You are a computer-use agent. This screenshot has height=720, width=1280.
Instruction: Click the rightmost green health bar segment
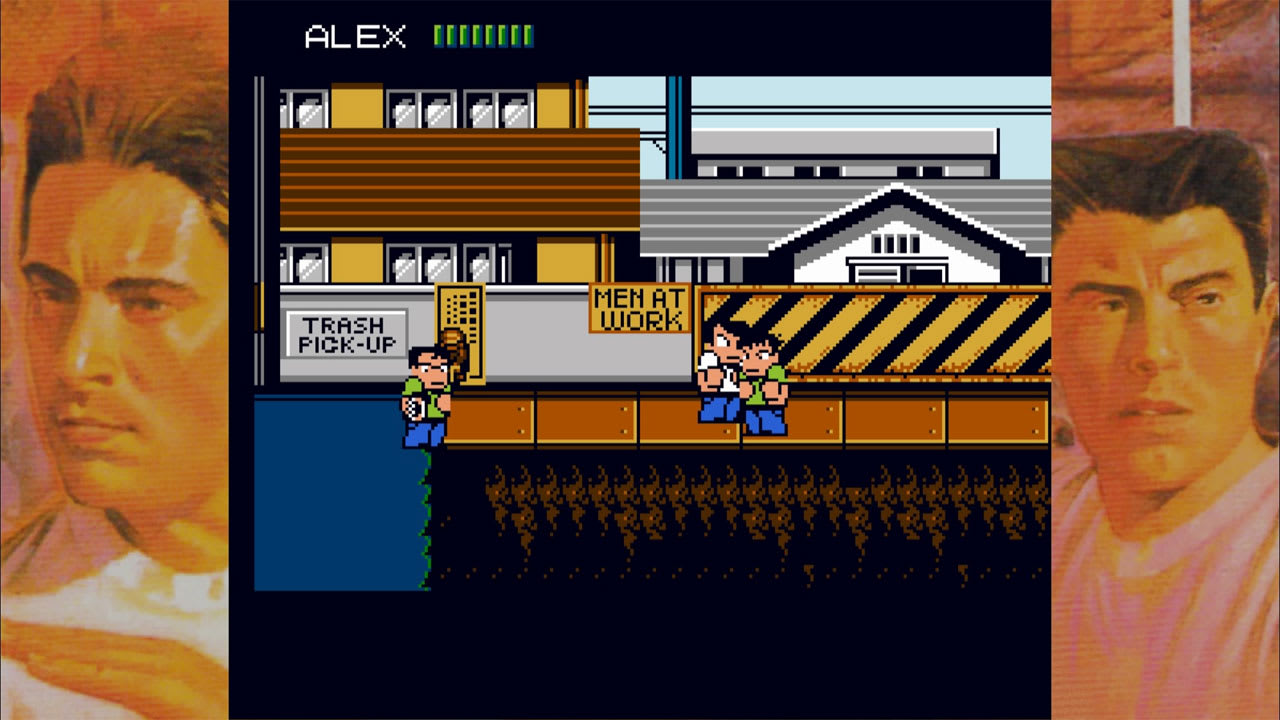[530, 33]
